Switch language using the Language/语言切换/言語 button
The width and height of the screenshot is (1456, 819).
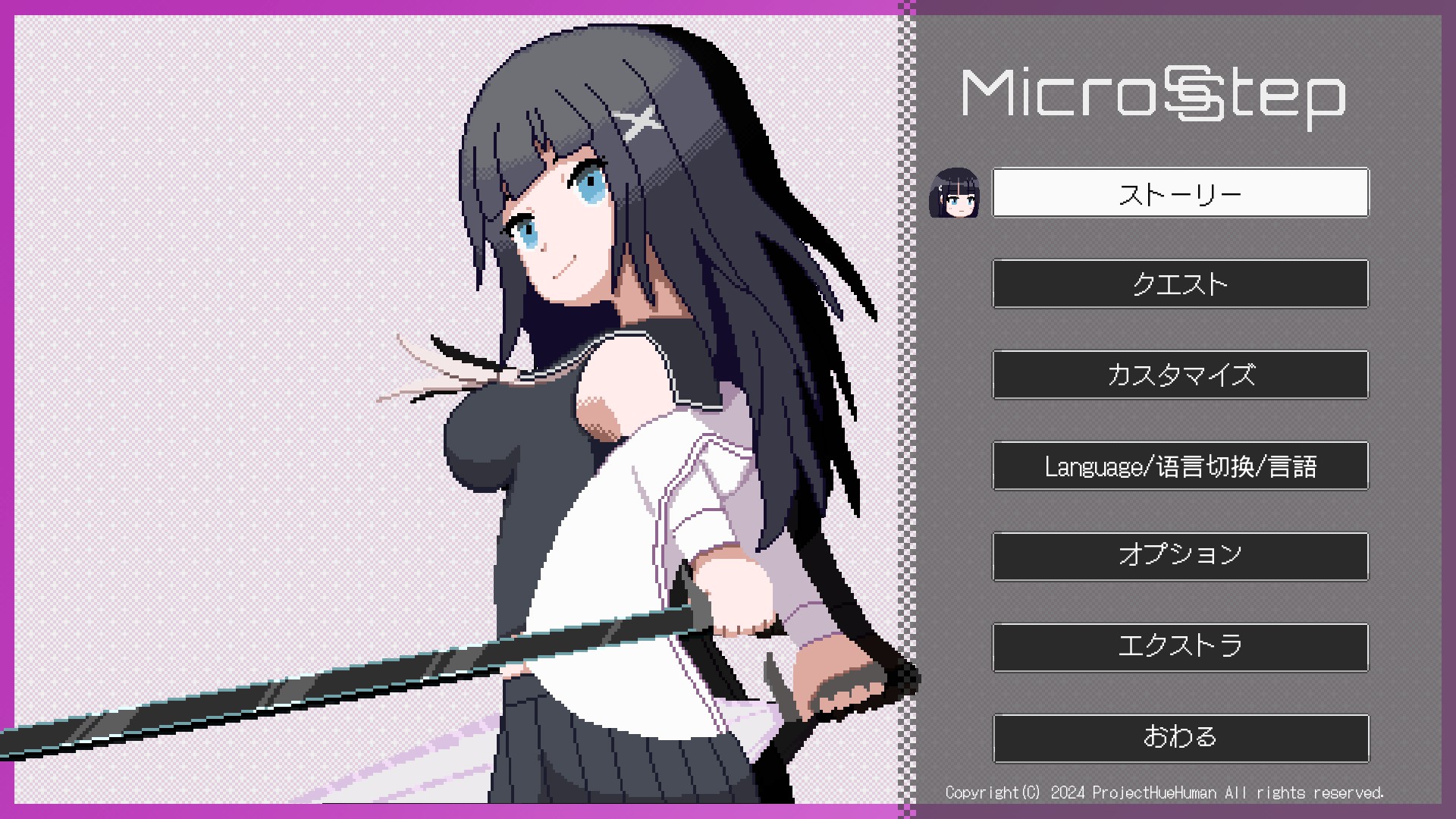[1180, 466]
